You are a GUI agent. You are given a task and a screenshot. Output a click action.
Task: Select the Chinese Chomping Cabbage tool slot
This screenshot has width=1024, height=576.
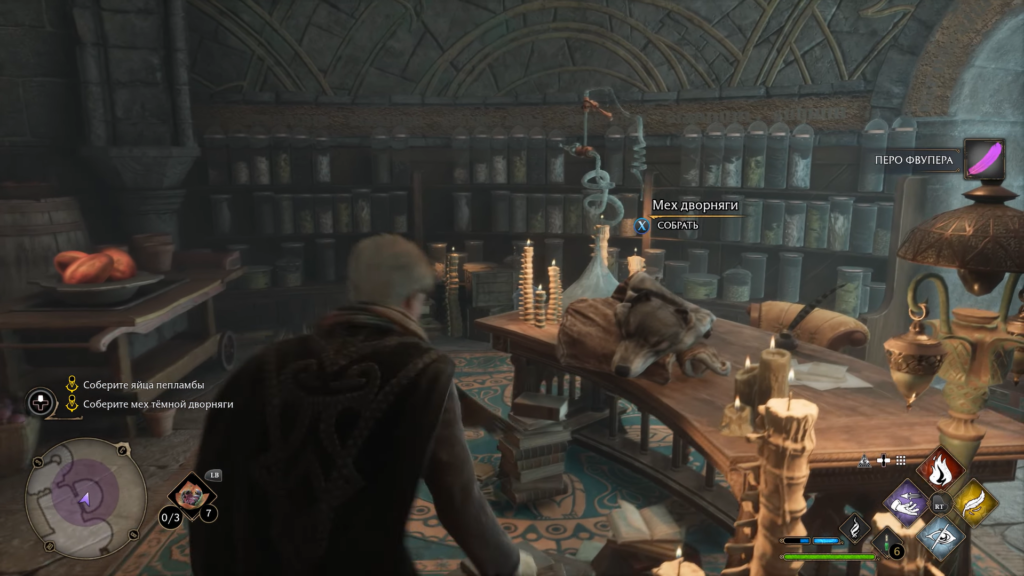click(189, 494)
